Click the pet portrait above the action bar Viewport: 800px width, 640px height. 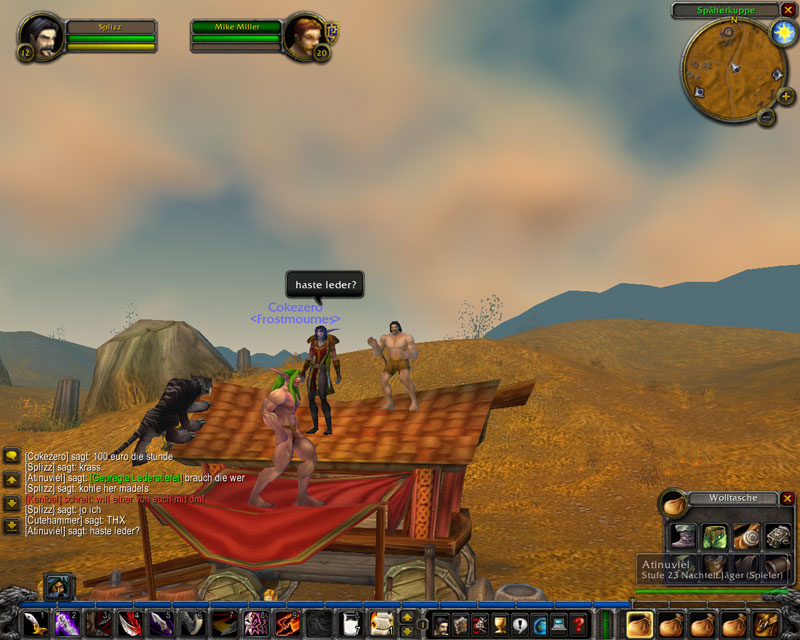point(57,587)
